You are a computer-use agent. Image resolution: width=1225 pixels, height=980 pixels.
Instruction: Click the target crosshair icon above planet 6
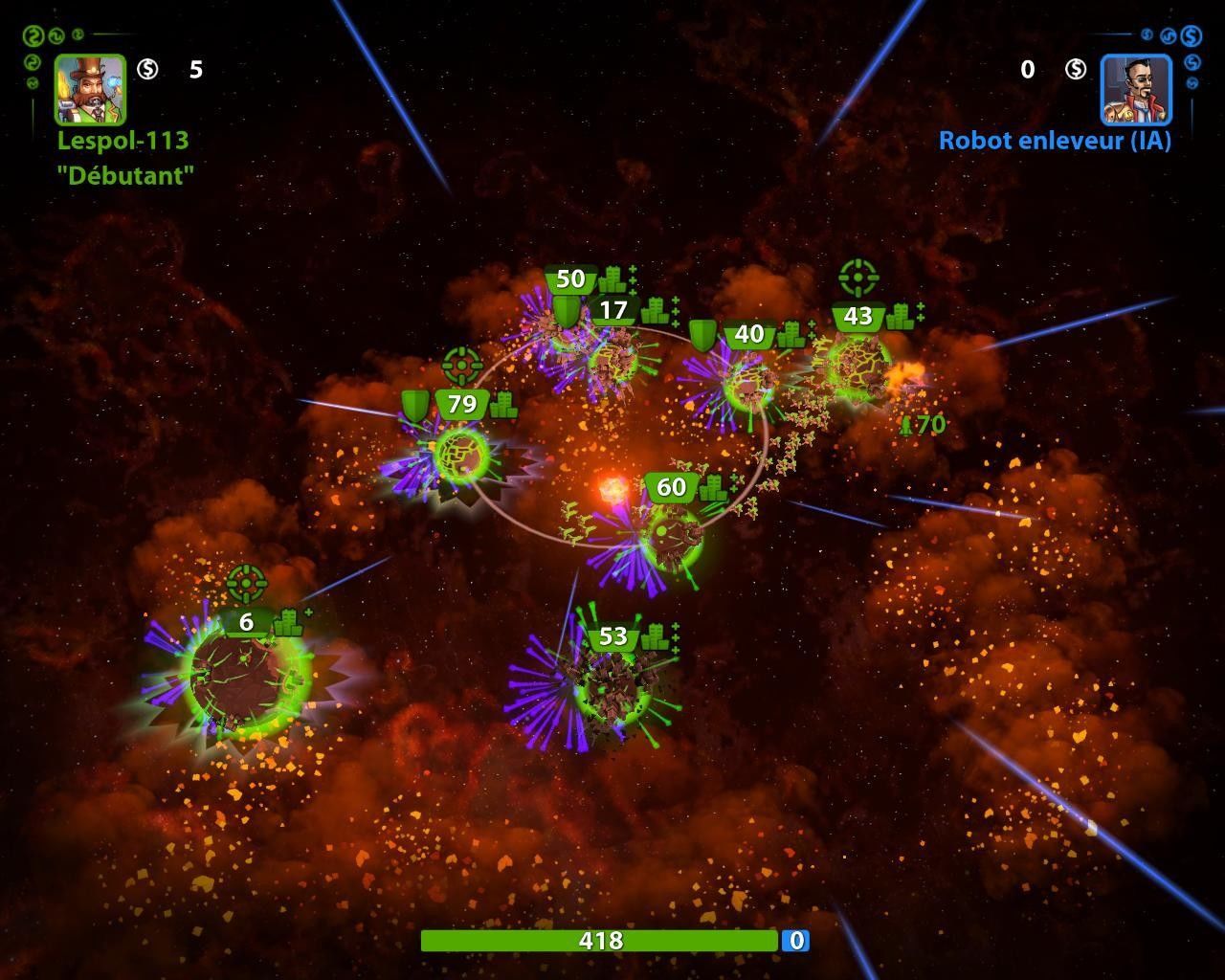click(246, 582)
